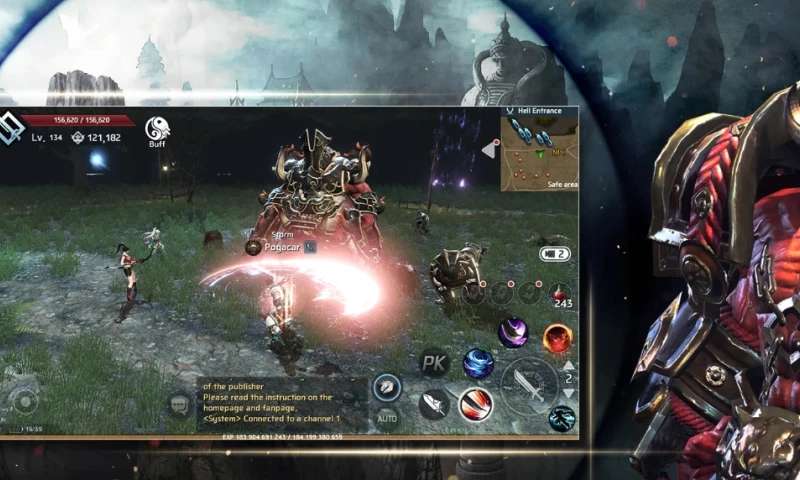Screen dimensions: 800x480
Task: Cast the blue vortex skill
Action: 478,362
